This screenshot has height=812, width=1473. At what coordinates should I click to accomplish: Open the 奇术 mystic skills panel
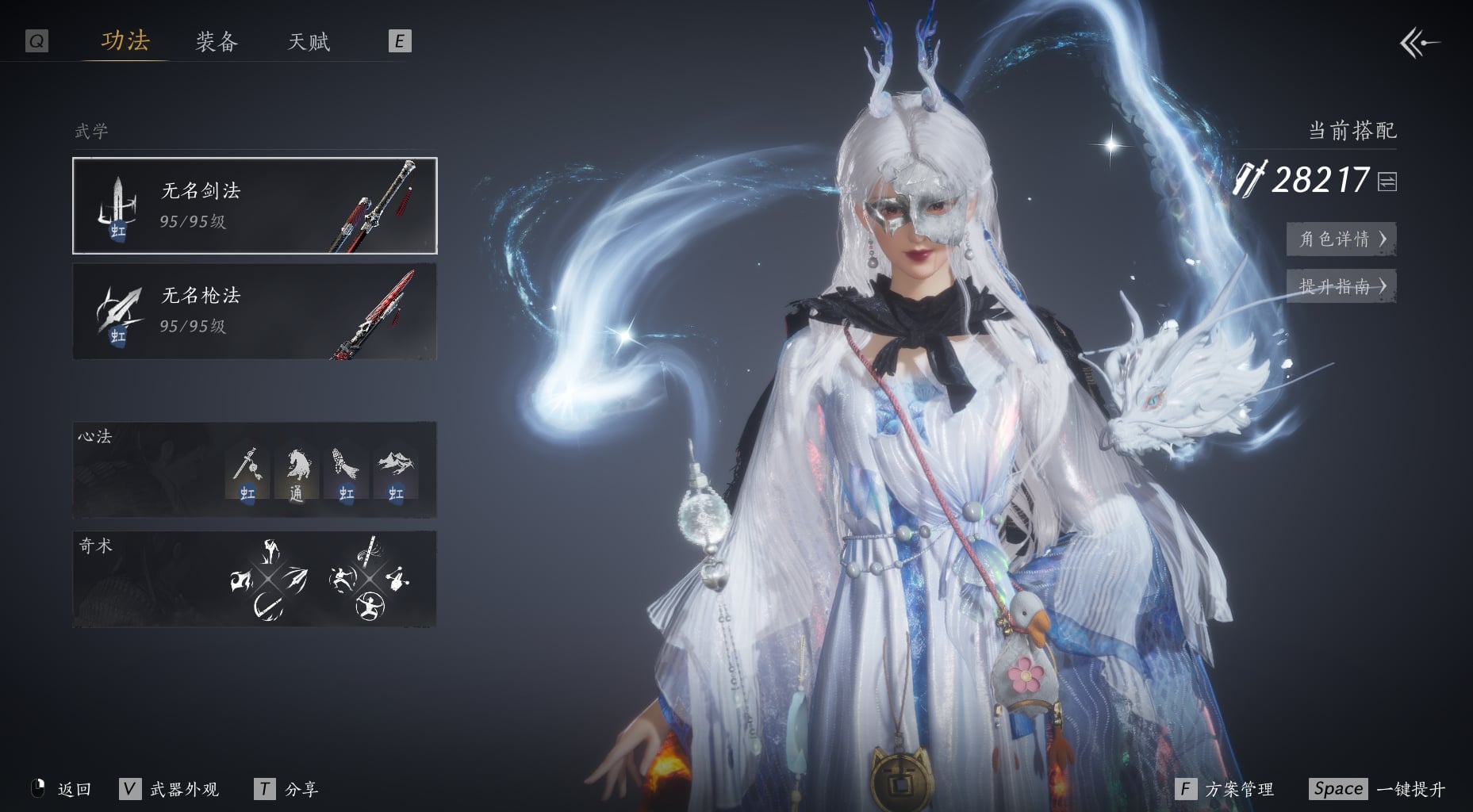click(255, 579)
